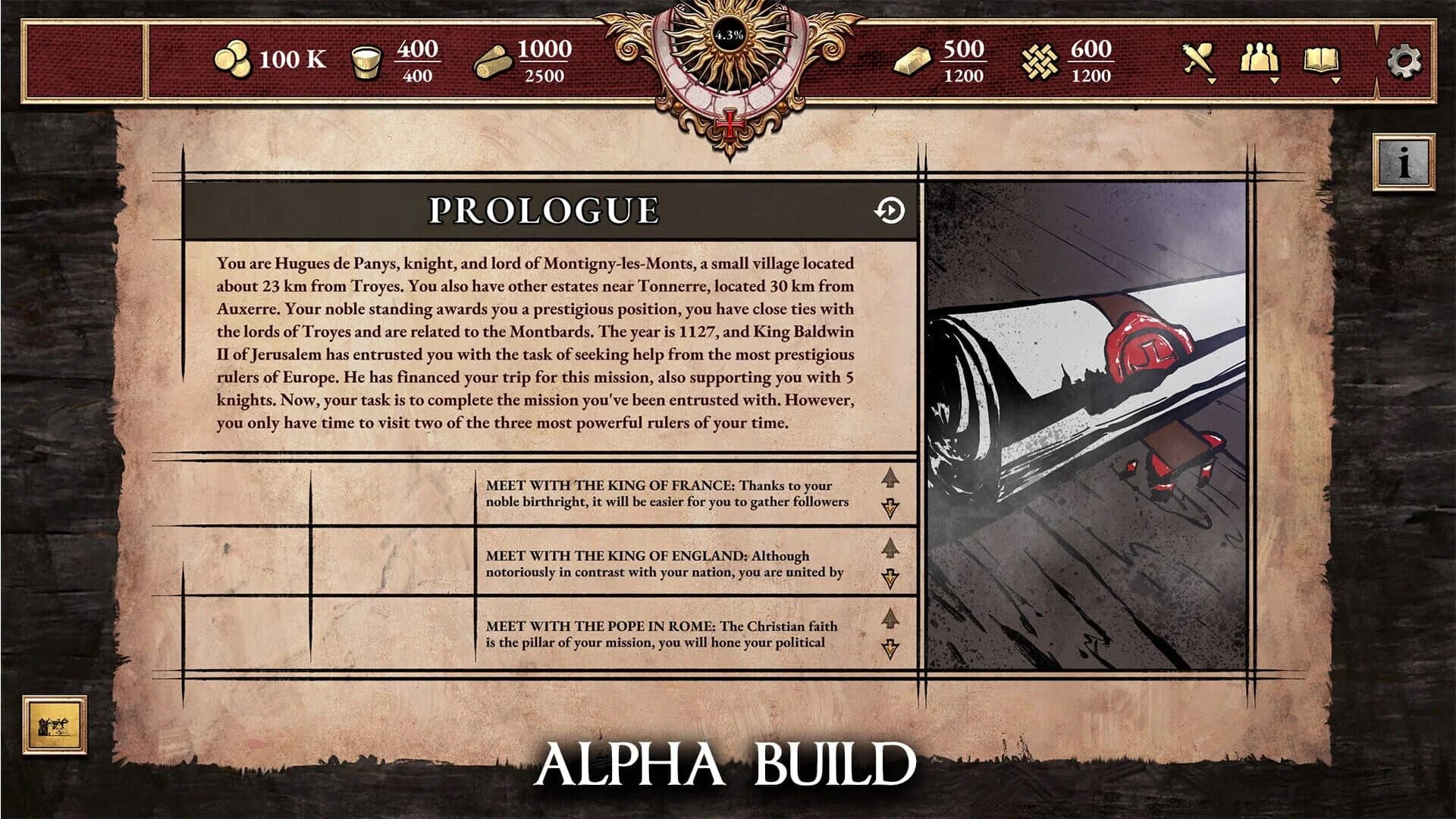1456x819 pixels.
Task: Click the gold bars resource icon
Action: click(x=914, y=59)
